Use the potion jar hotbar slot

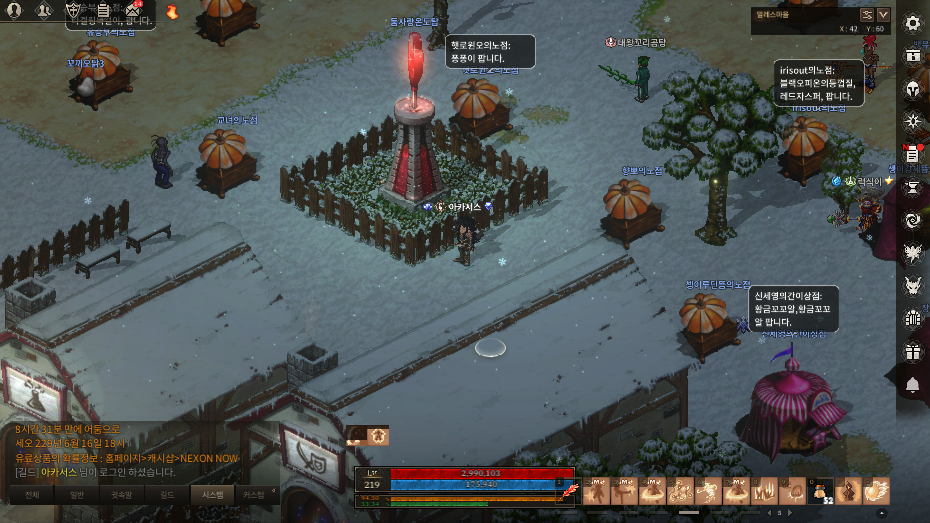click(x=820, y=491)
